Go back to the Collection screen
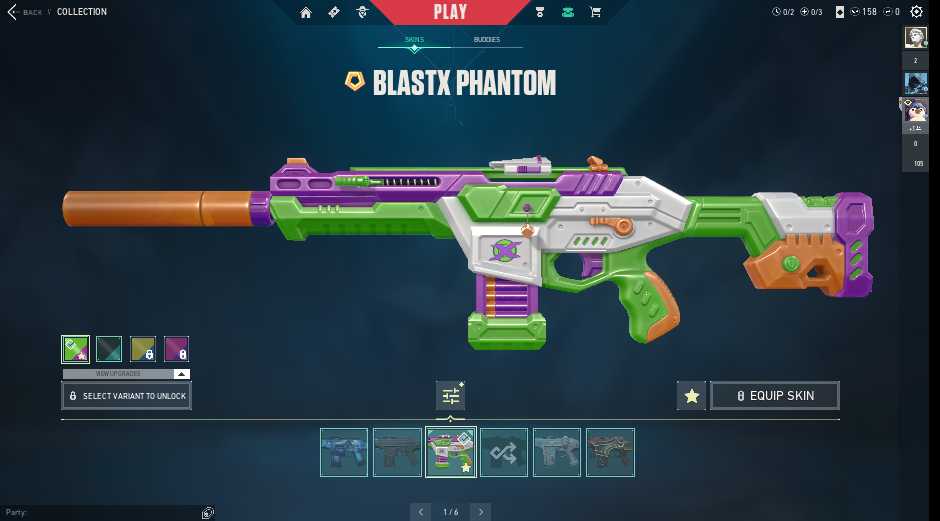940x521 pixels. click(25, 12)
